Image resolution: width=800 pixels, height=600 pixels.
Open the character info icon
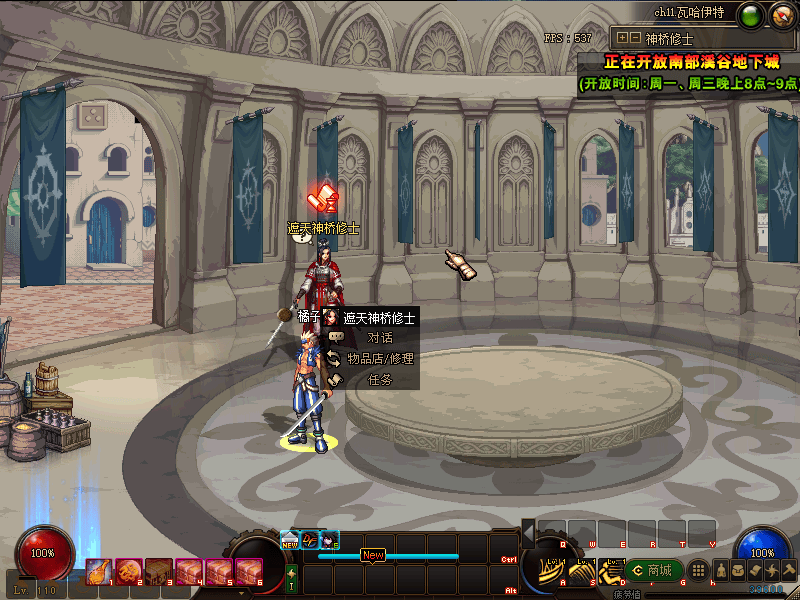720,570
